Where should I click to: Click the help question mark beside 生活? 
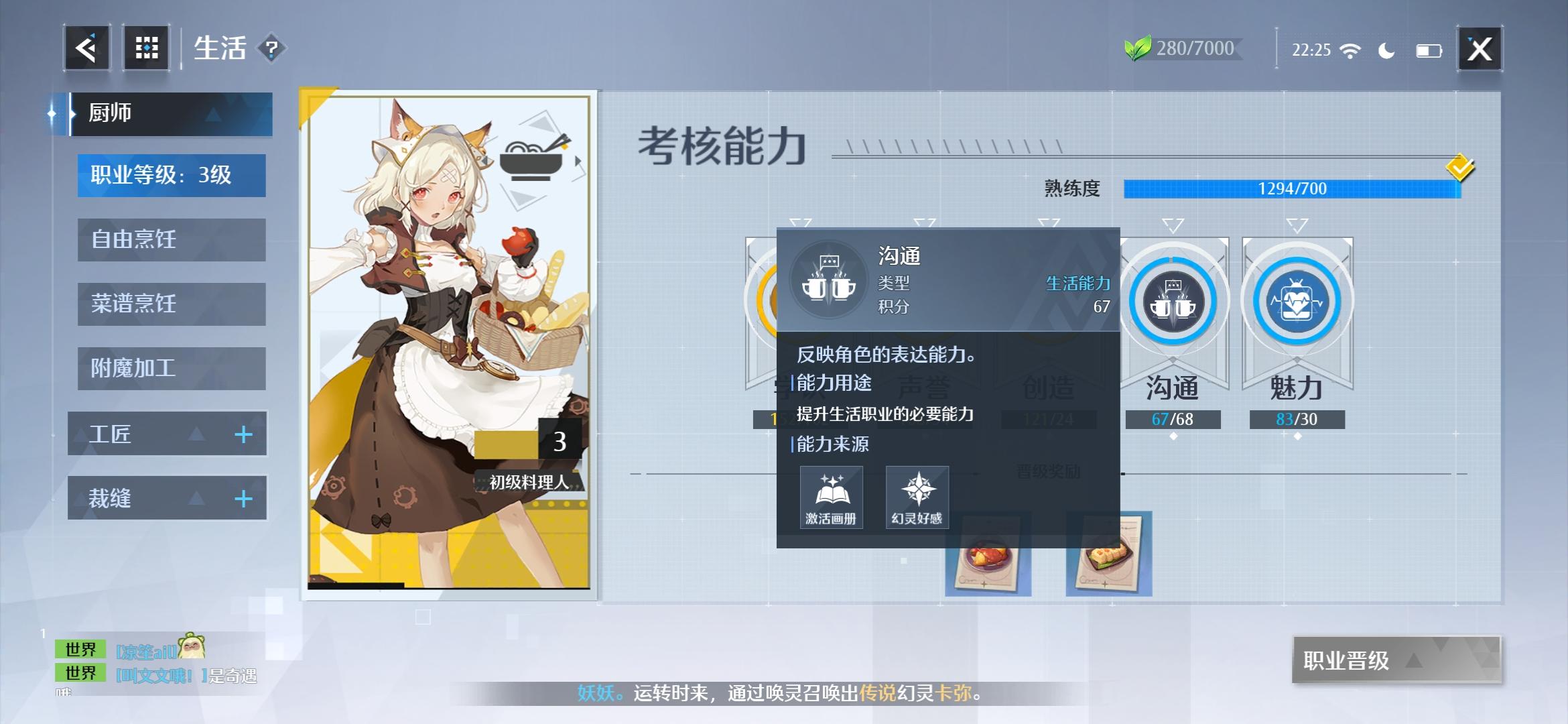pos(271,48)
